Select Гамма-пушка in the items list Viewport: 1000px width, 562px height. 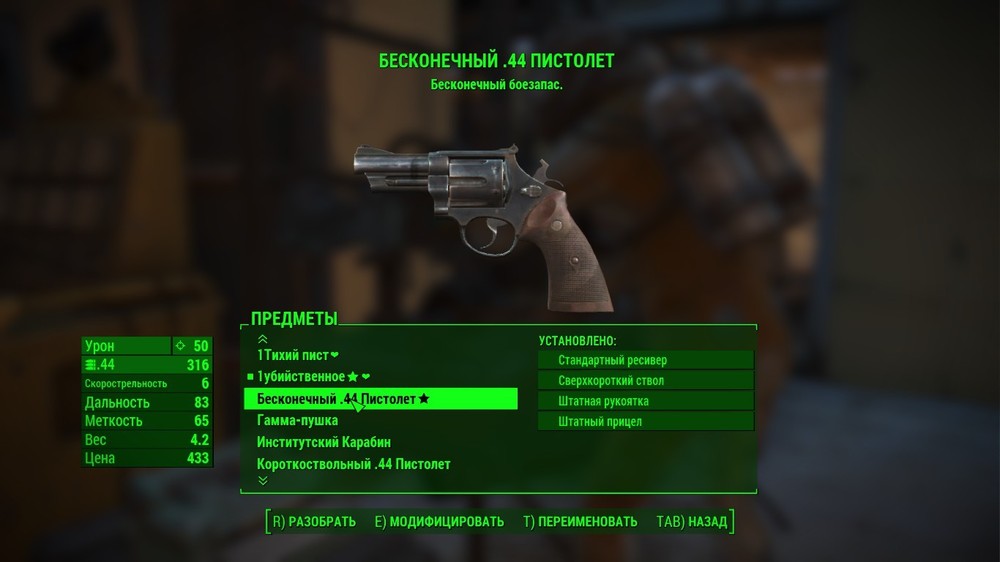pyautogui.click(x=297, y=420)
